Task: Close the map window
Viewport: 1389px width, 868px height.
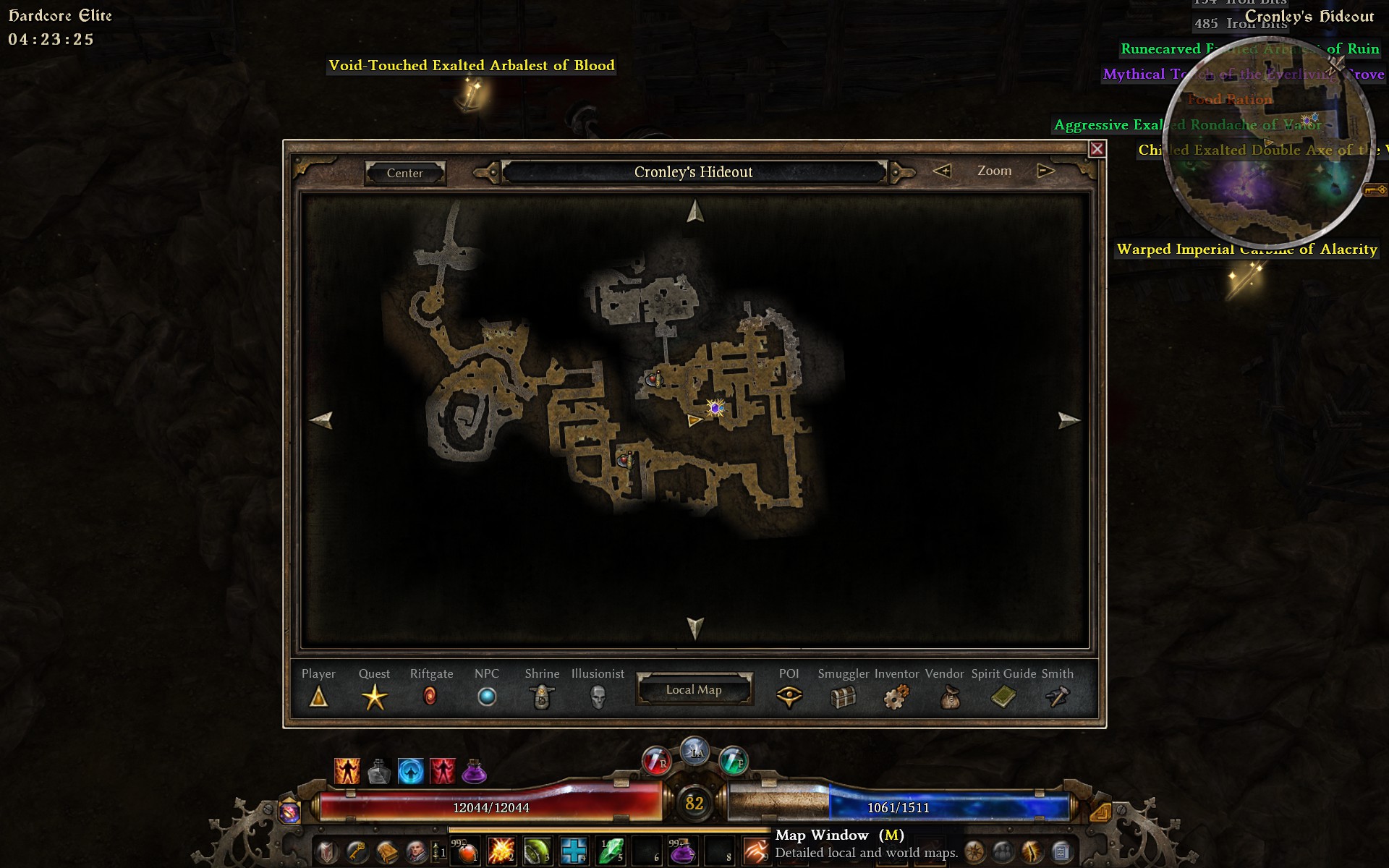Action: coord(1097,149)
